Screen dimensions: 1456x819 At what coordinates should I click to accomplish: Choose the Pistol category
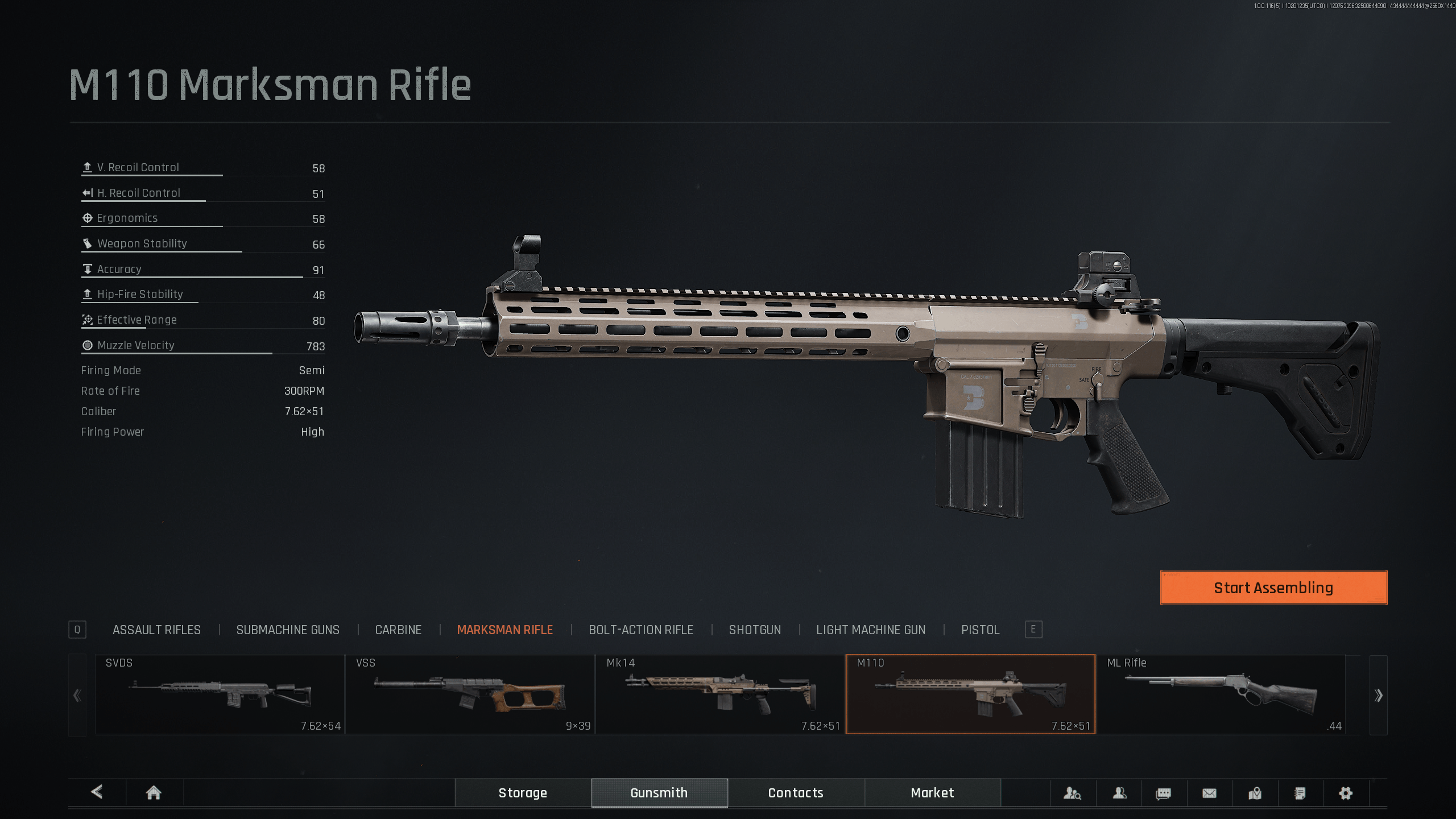(980, 630)
